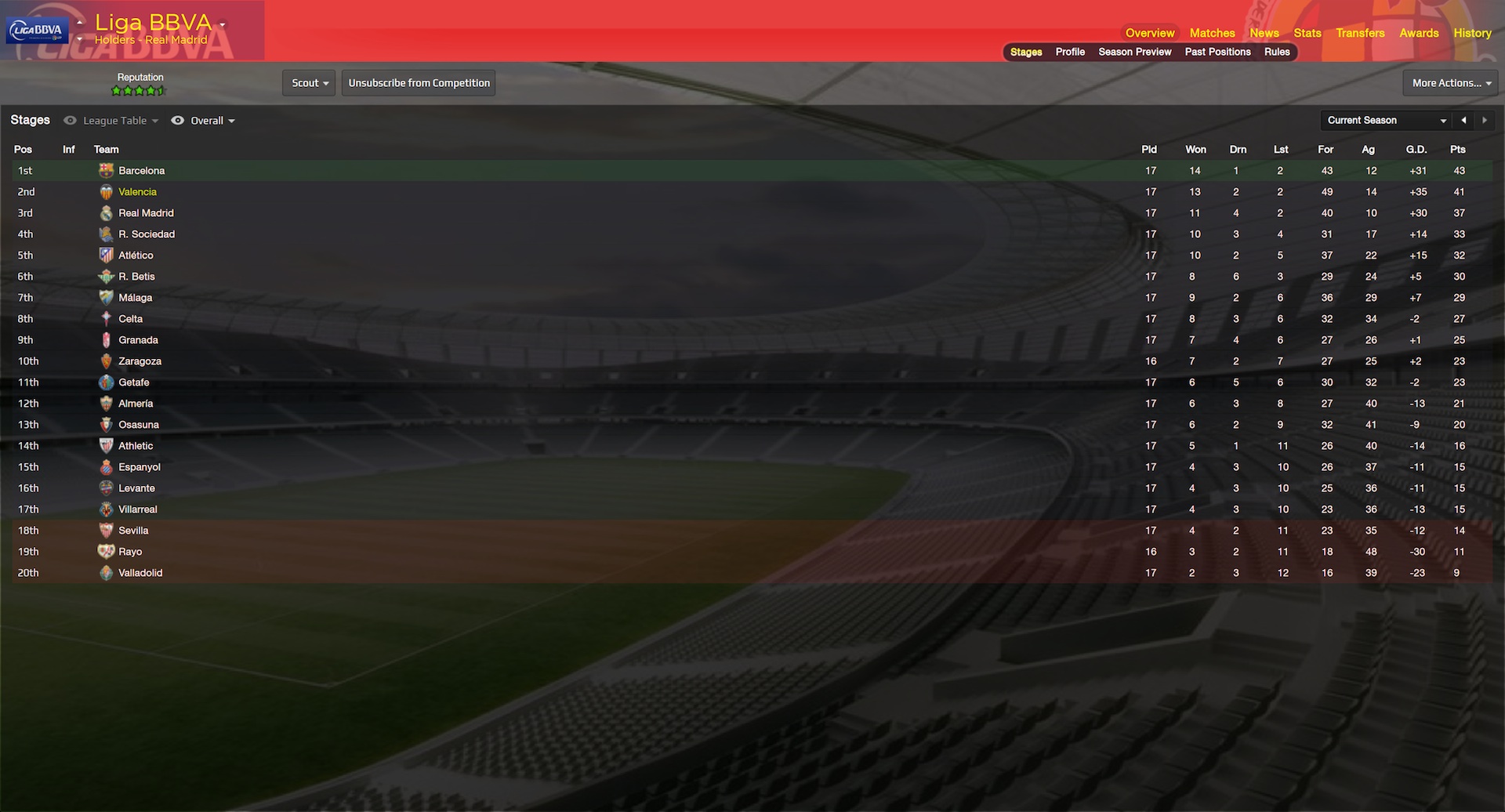Open the Matches tab
Screen dimensions: 1505x812
pos(1212,33)
